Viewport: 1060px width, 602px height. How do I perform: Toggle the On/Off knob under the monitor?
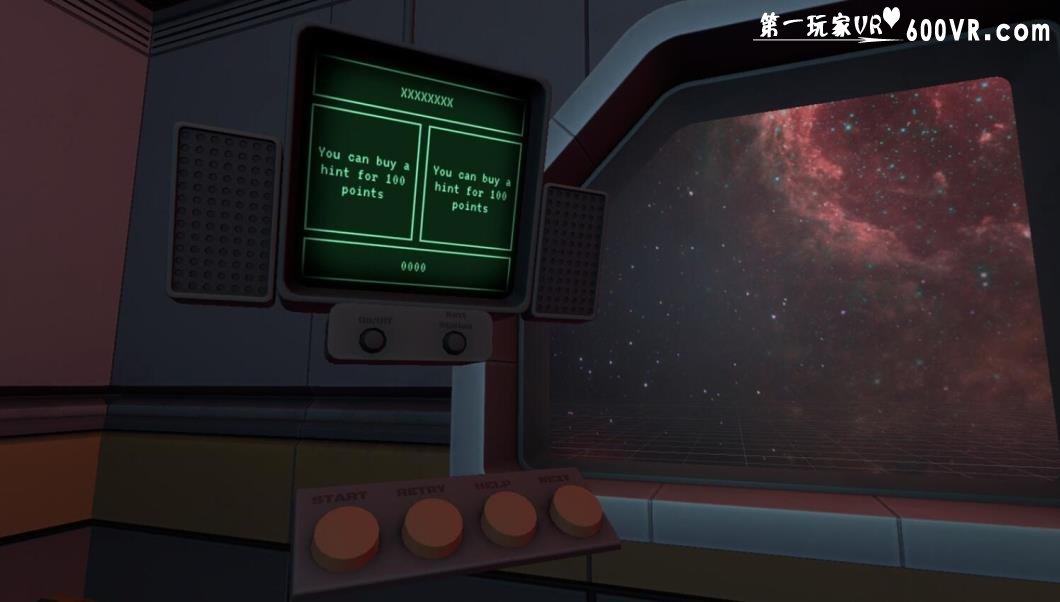(373, 340)
